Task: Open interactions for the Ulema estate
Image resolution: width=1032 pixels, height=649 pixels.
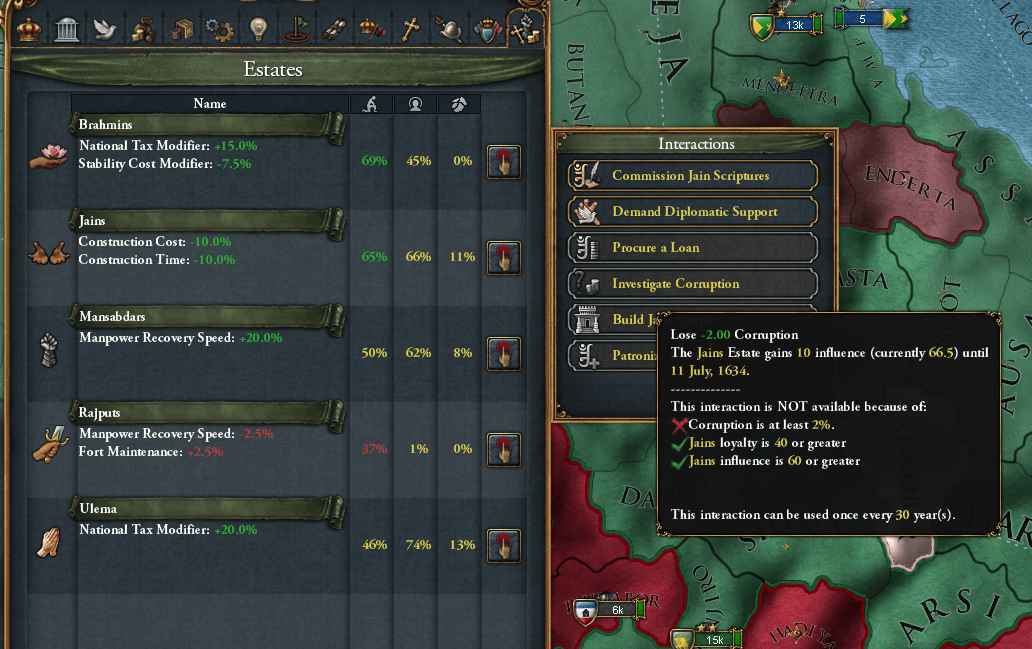Action: (x=503, y=545)
